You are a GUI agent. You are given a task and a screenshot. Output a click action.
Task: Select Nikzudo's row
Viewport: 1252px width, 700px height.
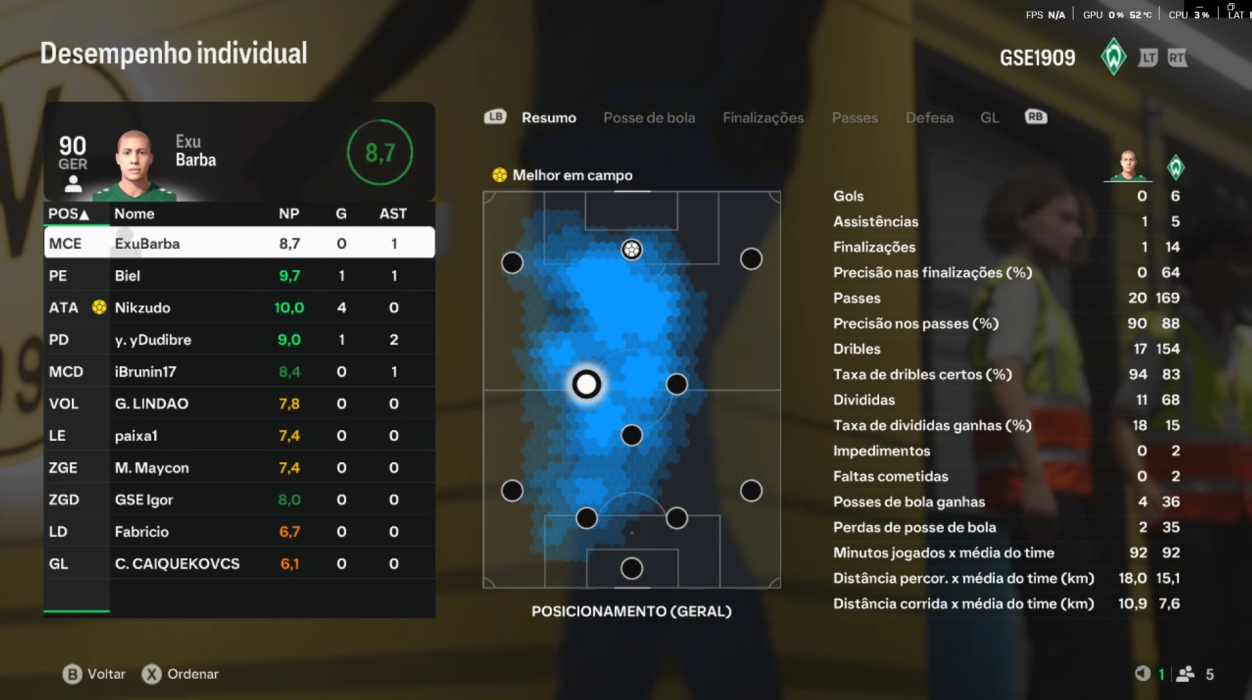click(x=239, y=307)
